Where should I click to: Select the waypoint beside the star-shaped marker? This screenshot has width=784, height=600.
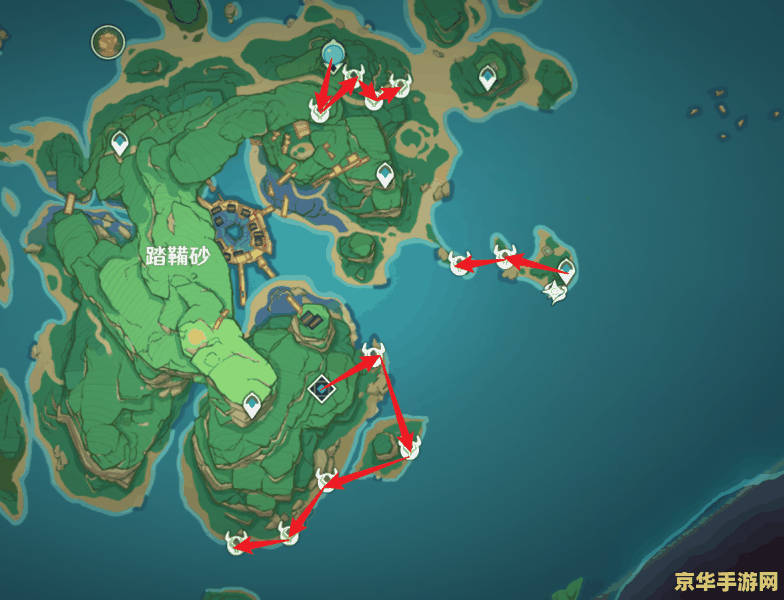point(566,269)
